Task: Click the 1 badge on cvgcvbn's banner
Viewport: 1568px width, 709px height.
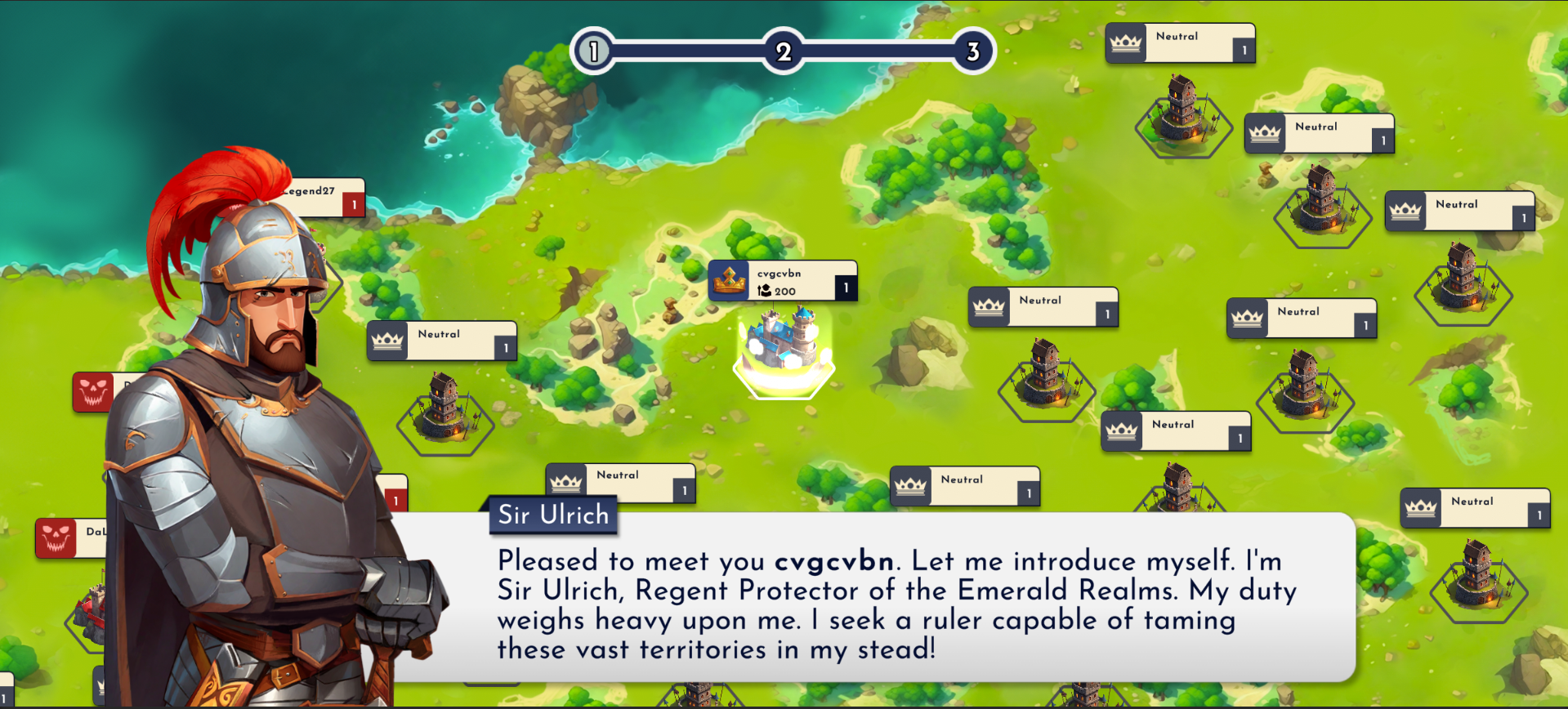Action: pos(846,286)
